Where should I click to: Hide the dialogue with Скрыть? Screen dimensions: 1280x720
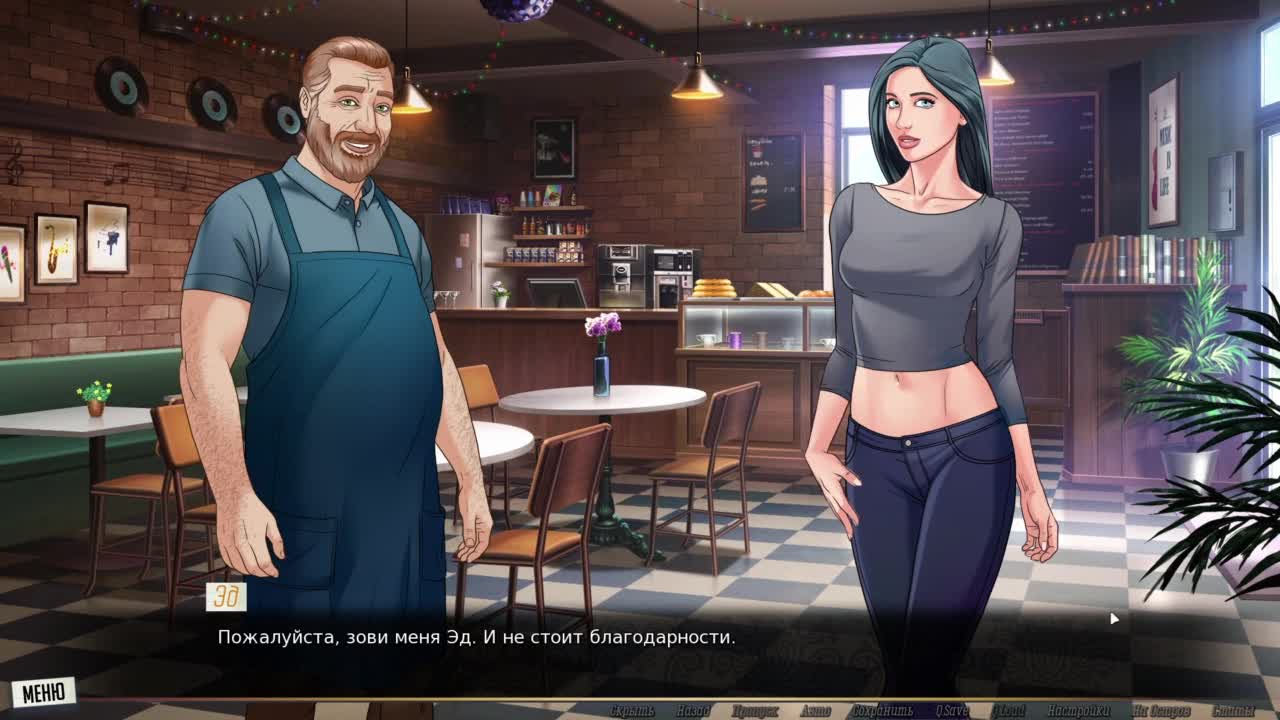[632, 711]
